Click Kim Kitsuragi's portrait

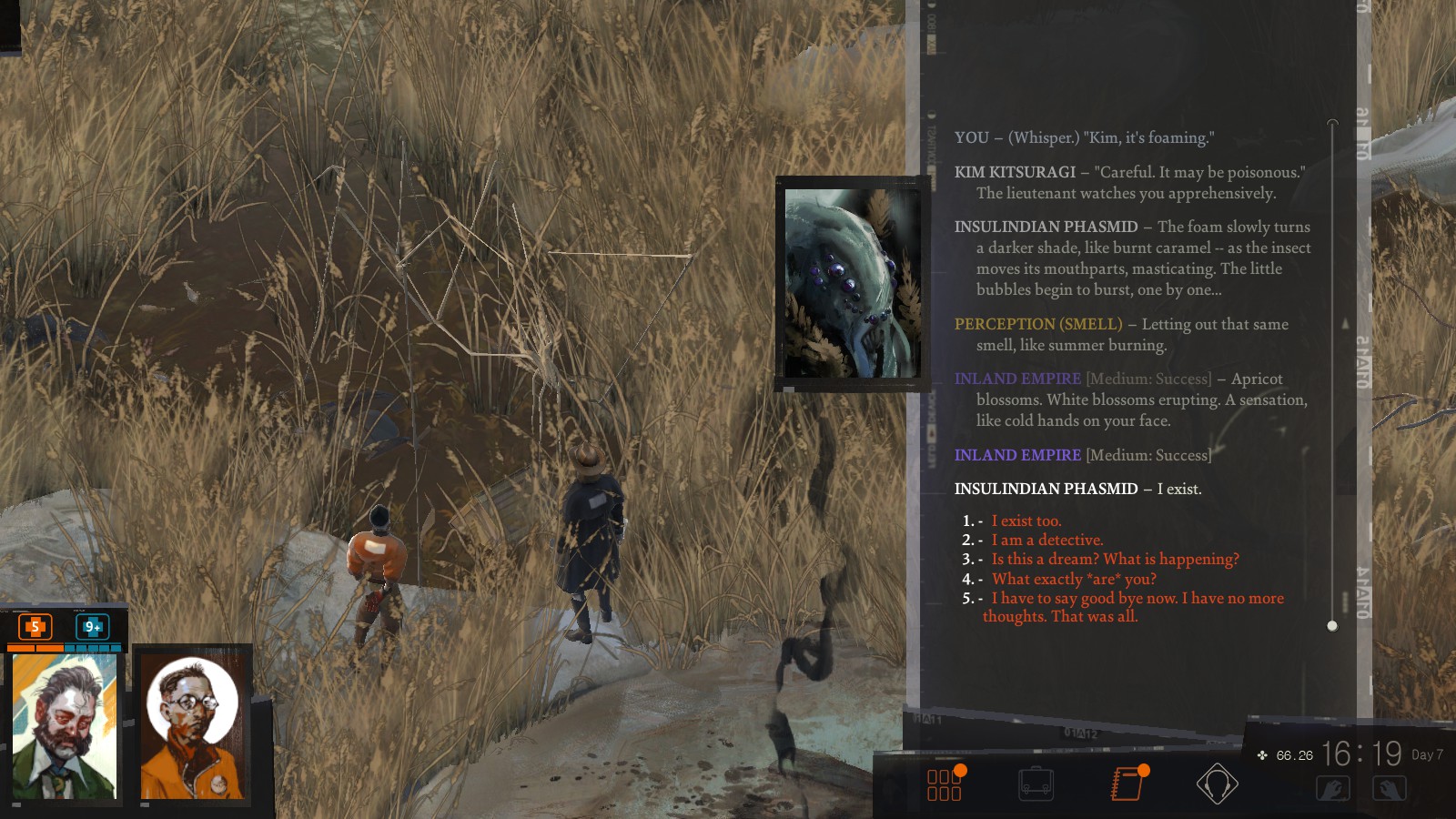pyautogui.click(x=192, y=726)
